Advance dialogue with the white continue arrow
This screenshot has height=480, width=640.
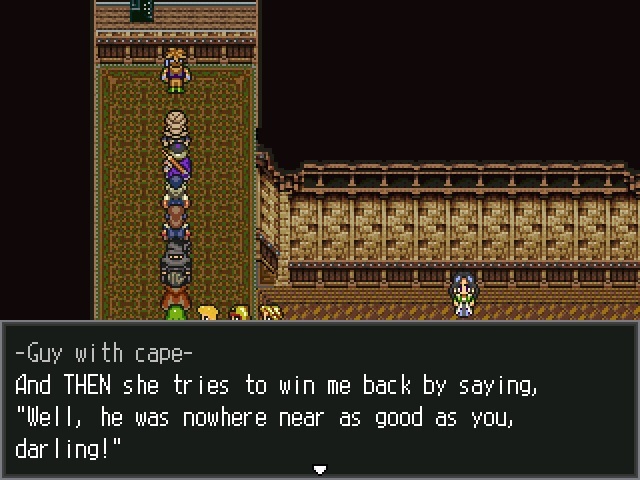coord(320,468)
